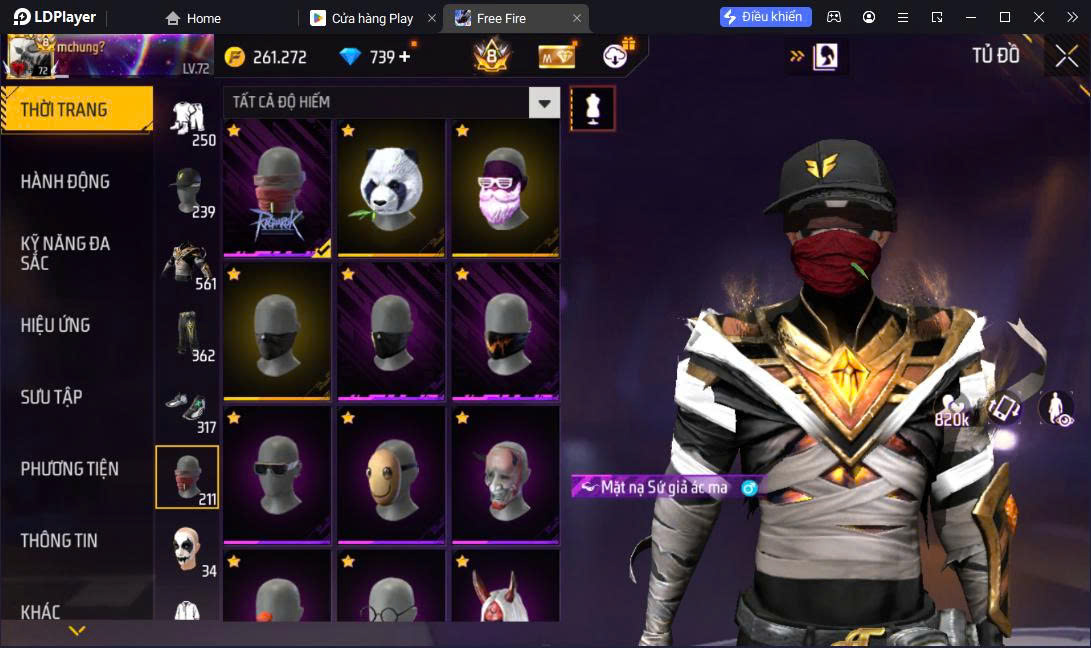Open the HÀNH ĐỘNG category
This screenshot has width=1091, height=648.
point(65,182)
